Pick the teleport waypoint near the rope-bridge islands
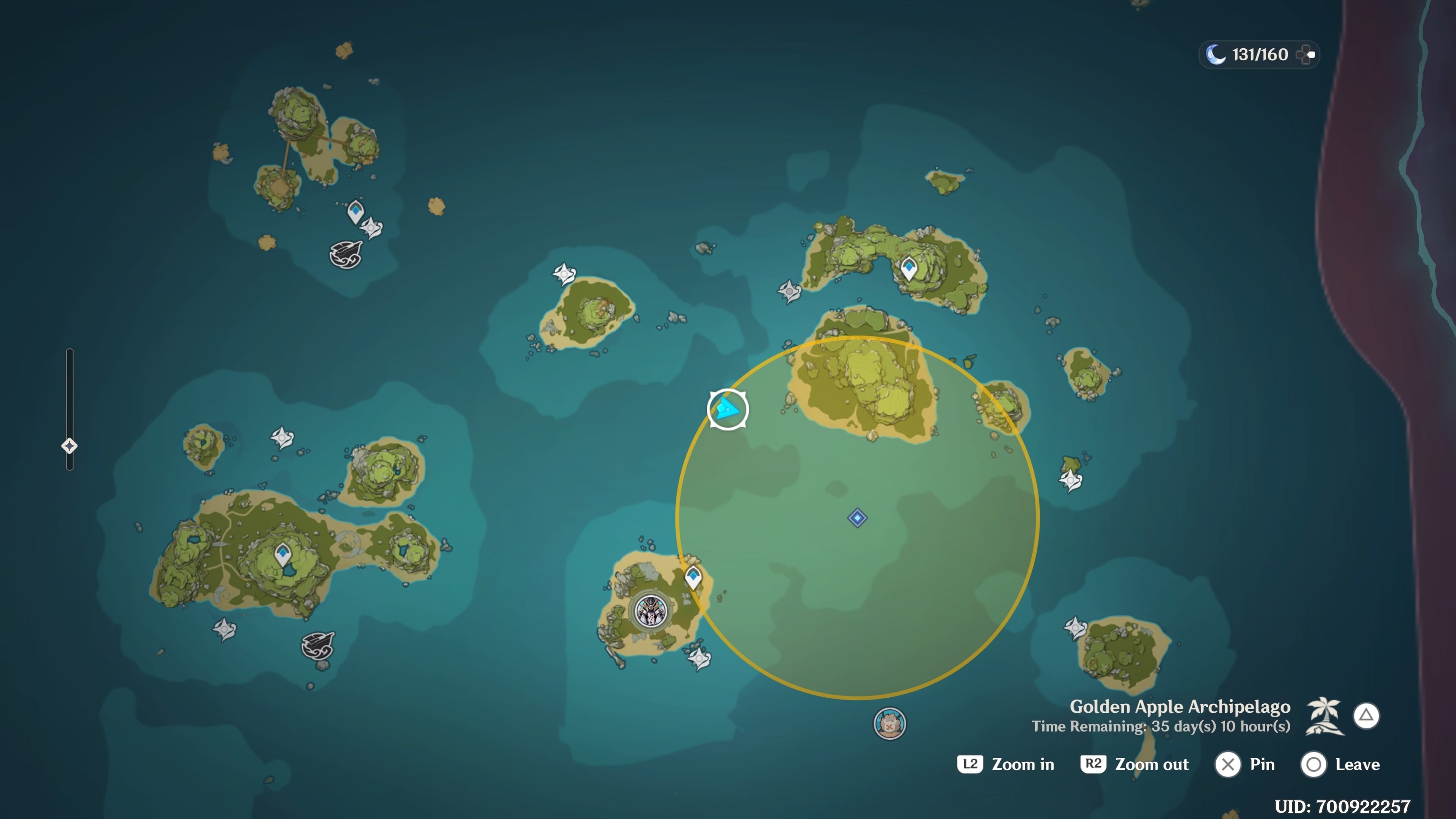The height and width of the screenshot is (819, 1456). [356, 212]
